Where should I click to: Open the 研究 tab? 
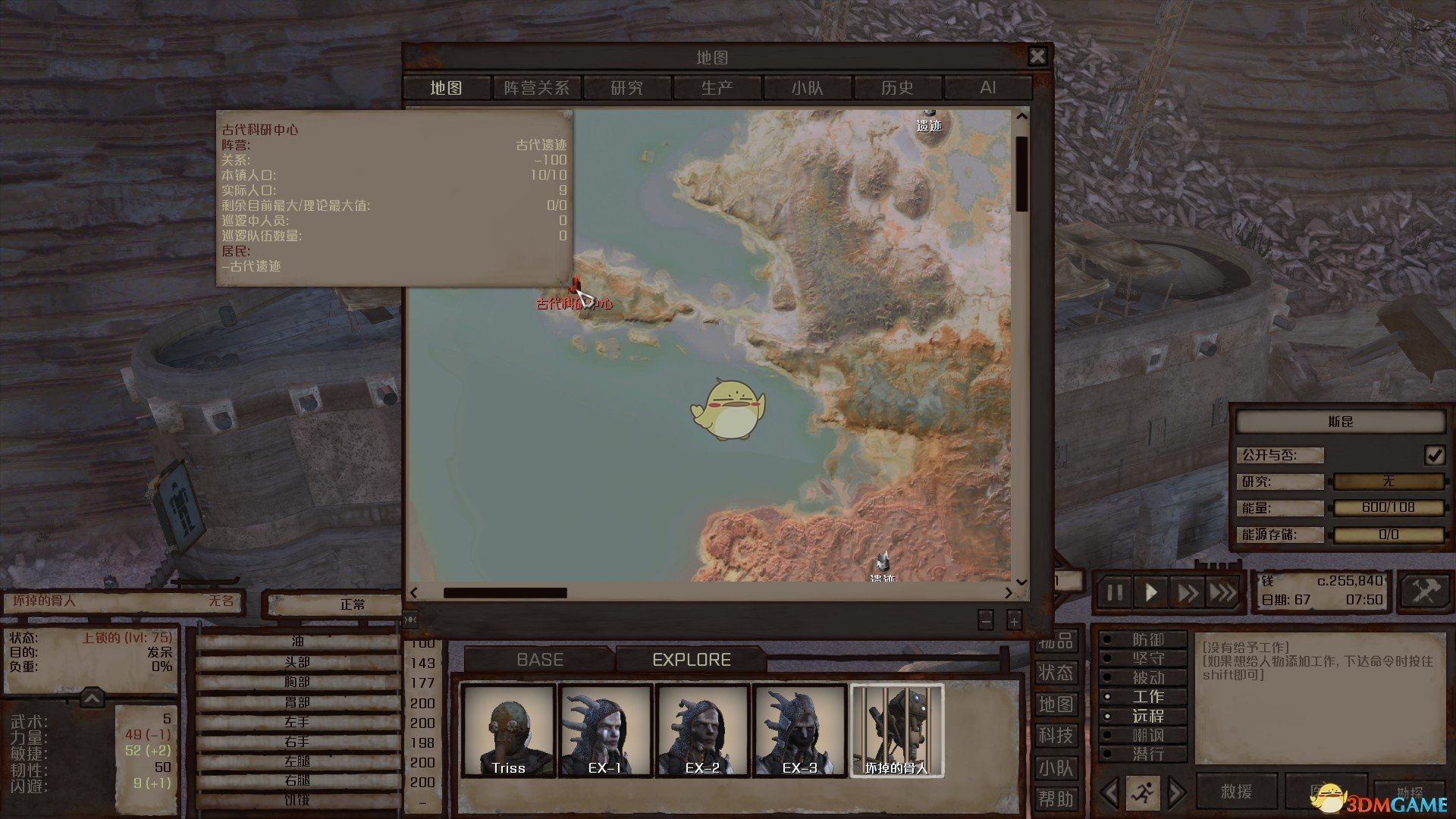pyautogui.click(x=626, y=88)
